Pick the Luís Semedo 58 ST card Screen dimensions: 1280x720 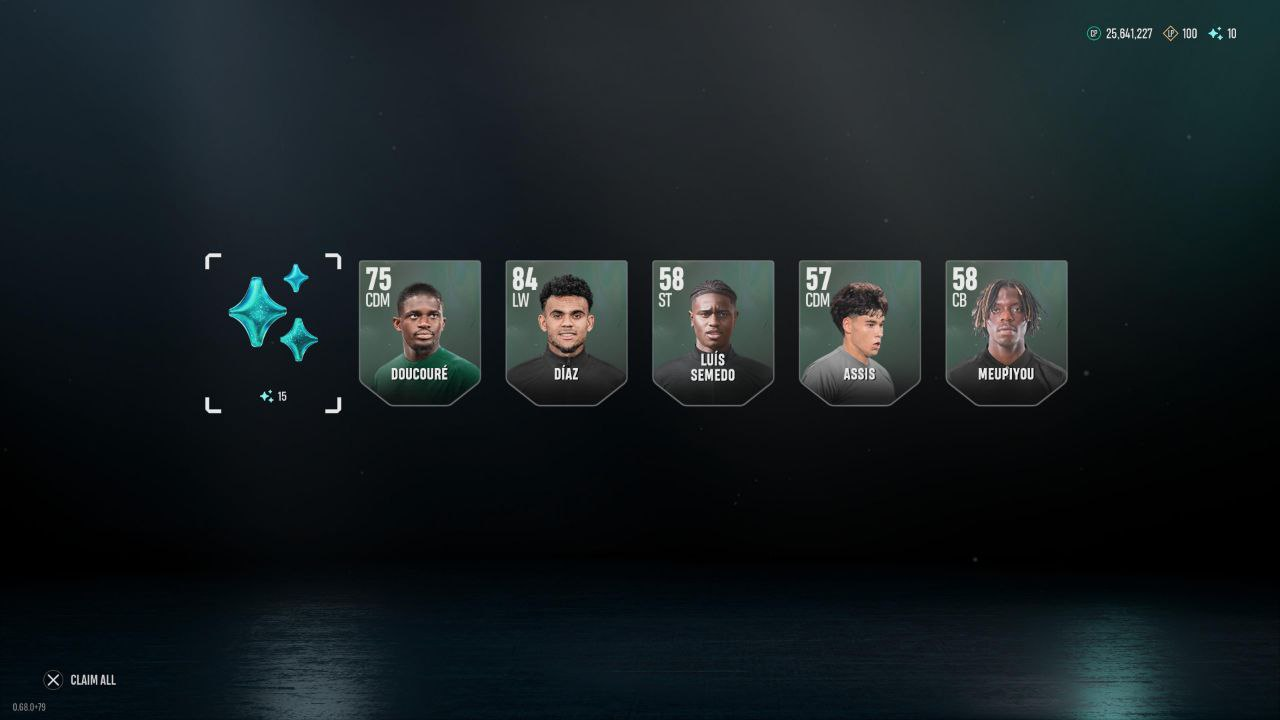(713, 332)
